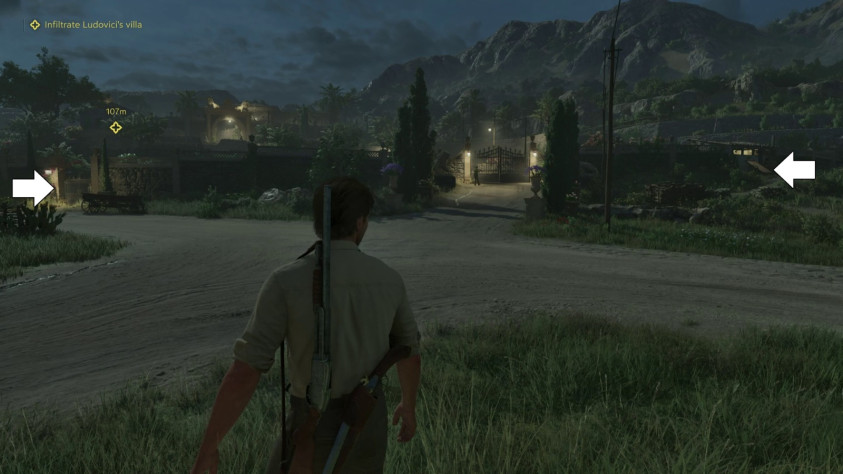Select the "Infiltrate Ludovici's villa" objective tracker
Image resolution: width=843 pixels, height=474 pixels.
86,24
